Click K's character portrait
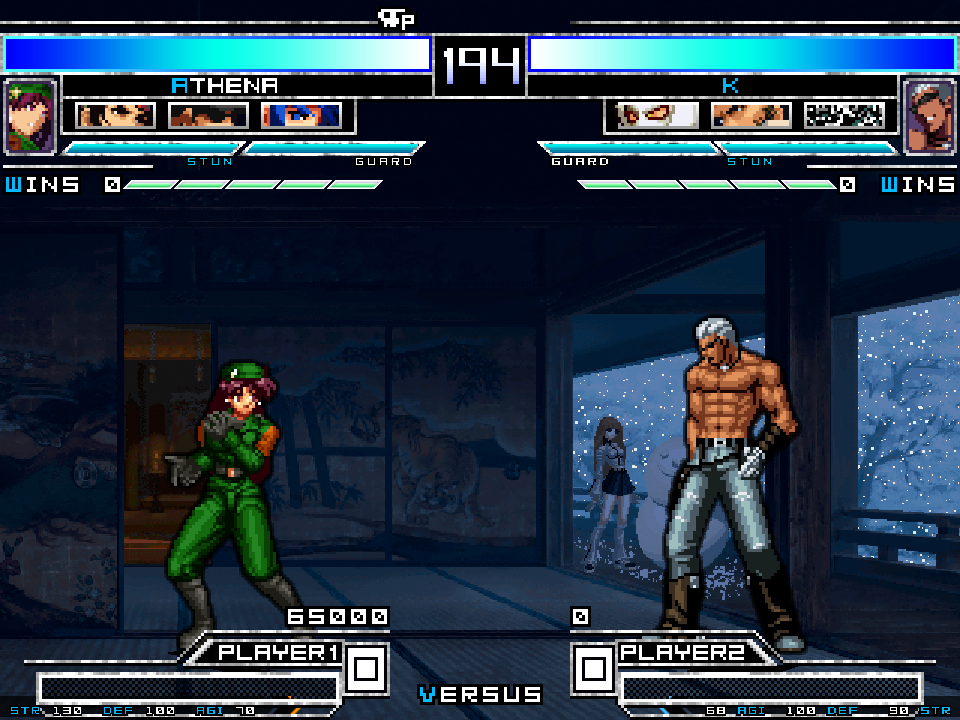 (x=929, y=116)
